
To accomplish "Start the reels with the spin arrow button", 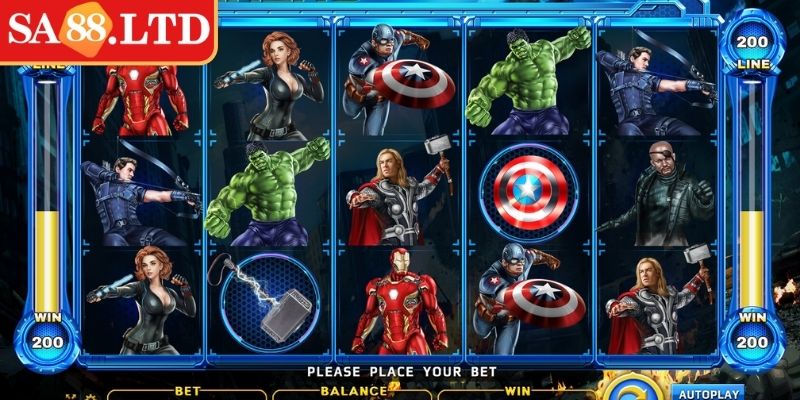I will pos(630,391).
